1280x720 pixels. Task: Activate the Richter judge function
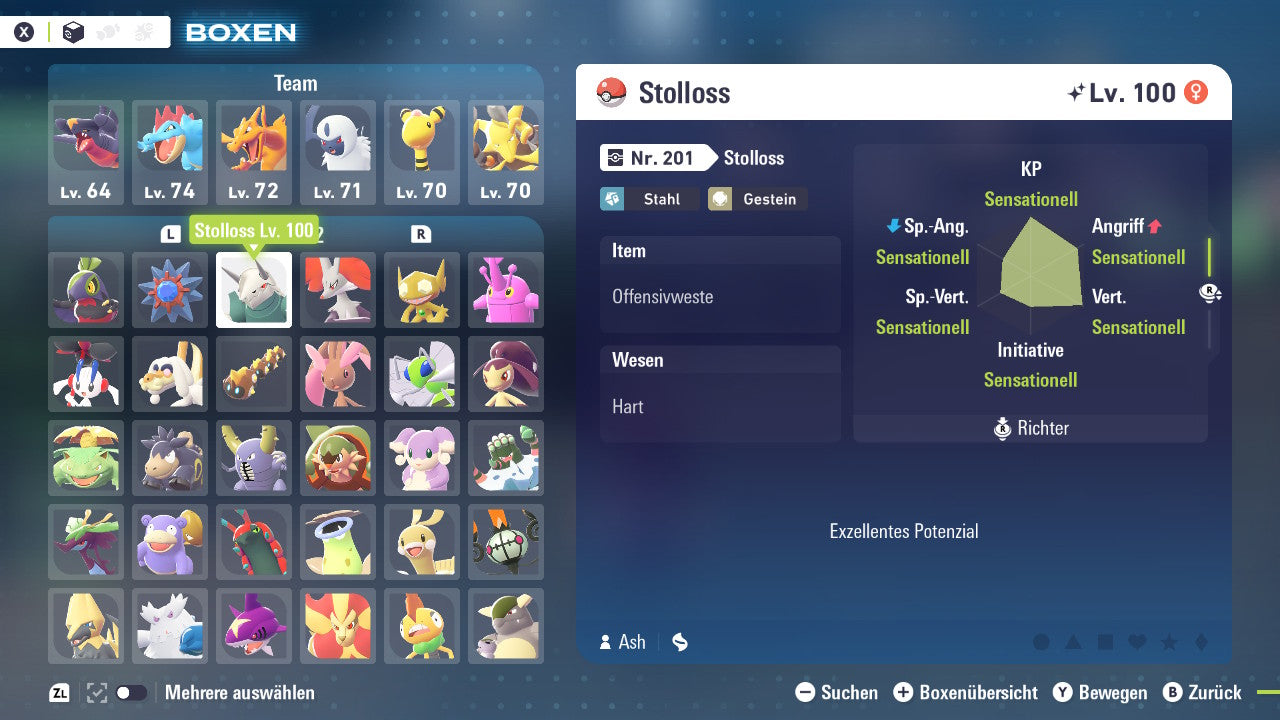[1030, 428]
